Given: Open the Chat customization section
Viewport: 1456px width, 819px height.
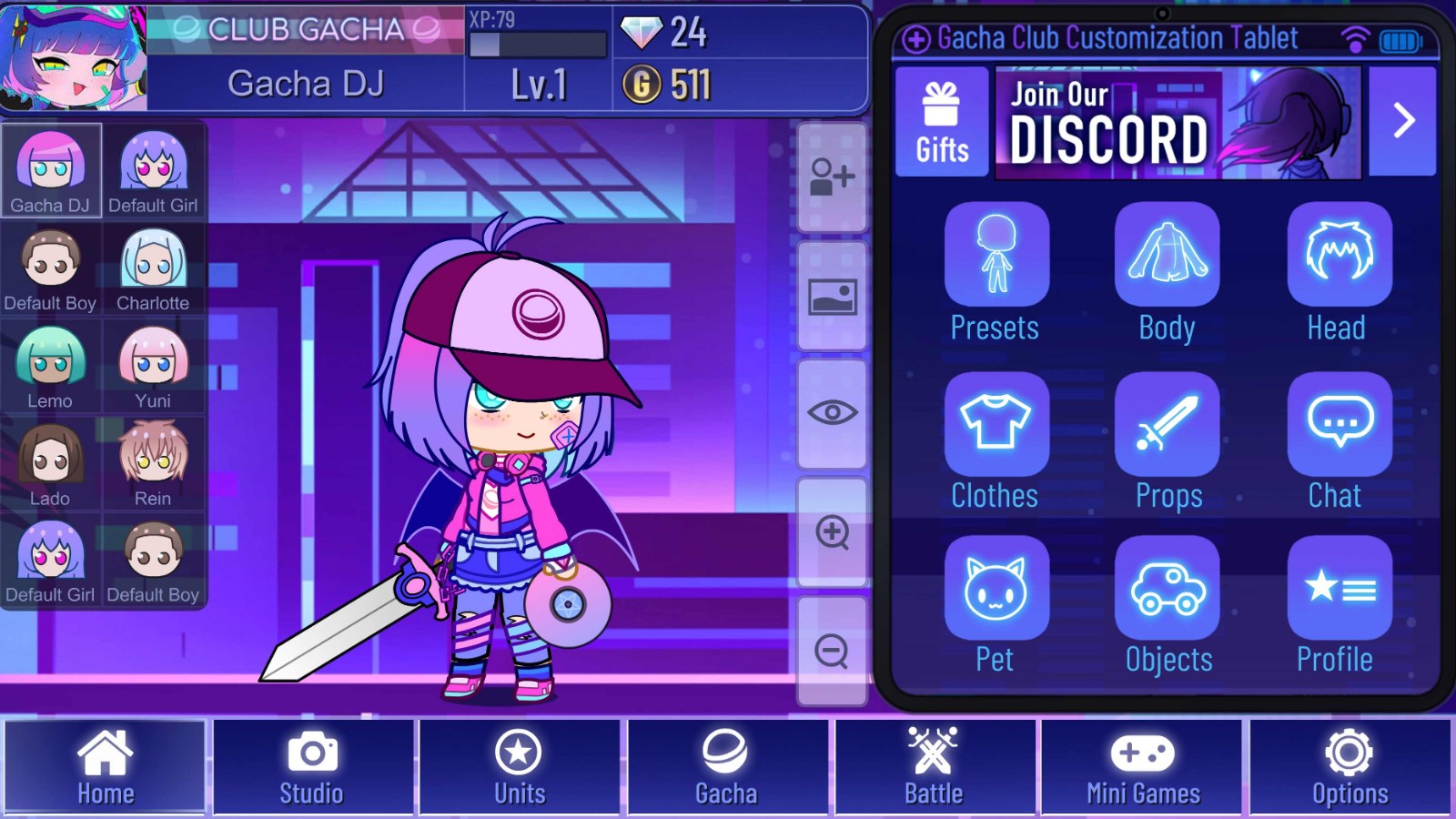Looking at the screenshot, I should (x=1338, y=423).
